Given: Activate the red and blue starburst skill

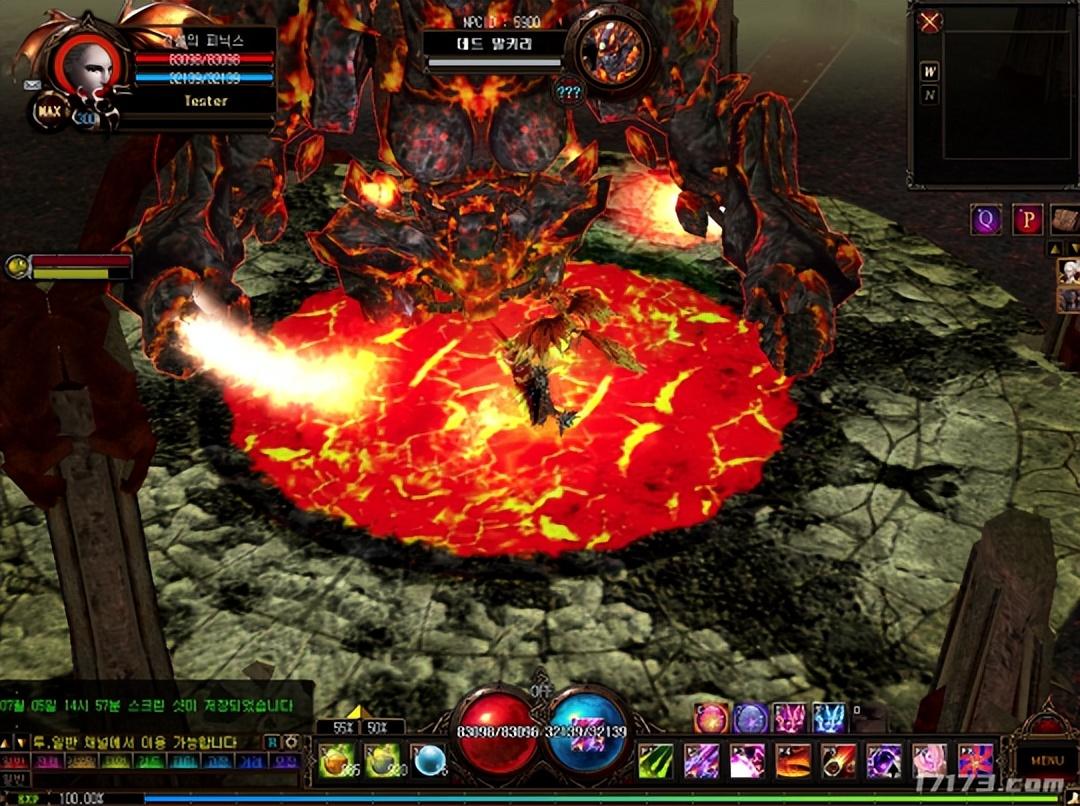Looking at the screenshot, I should tap(976, 761).
